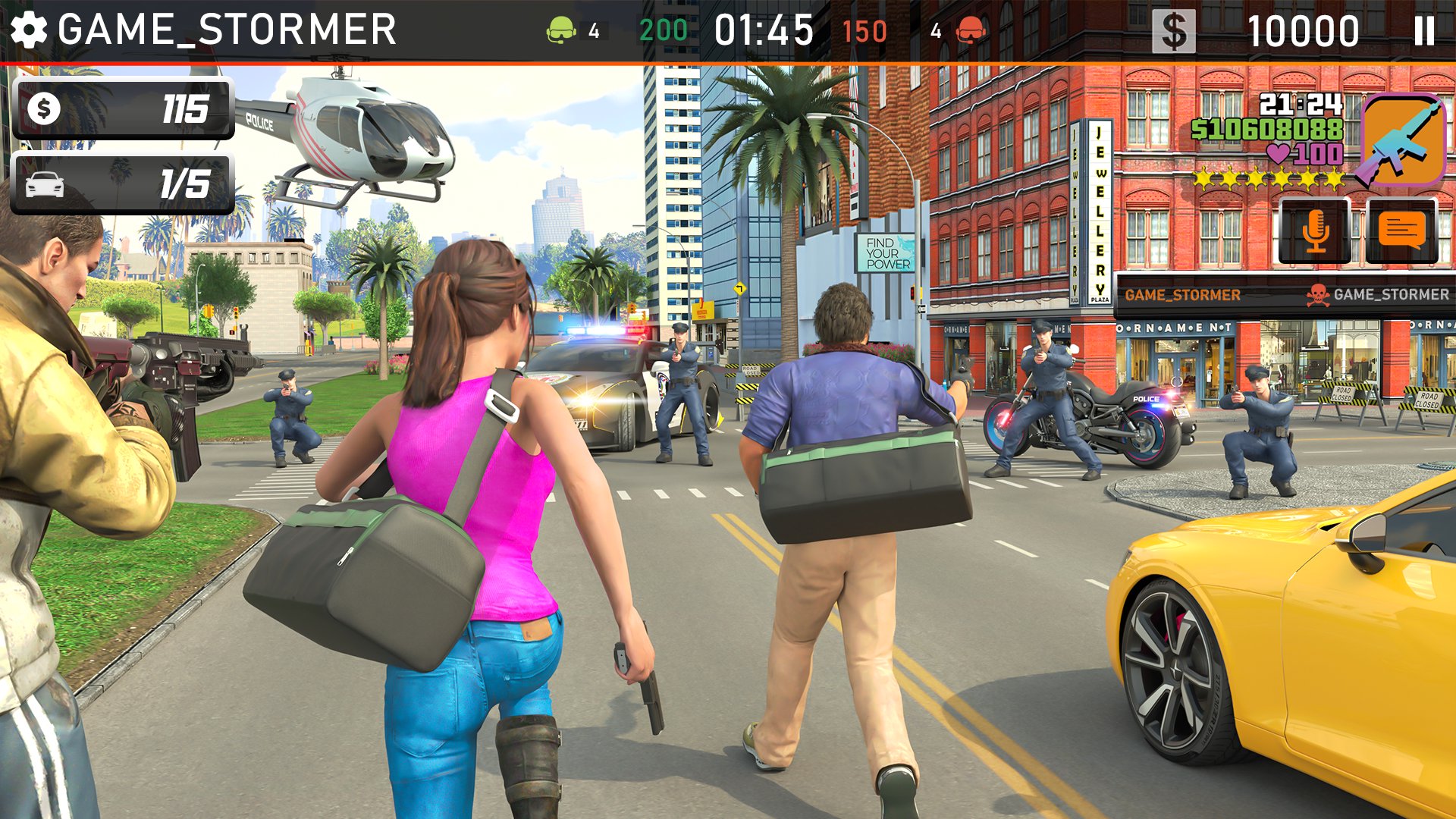Toggle the microphone voice chat

[1316, 231]
